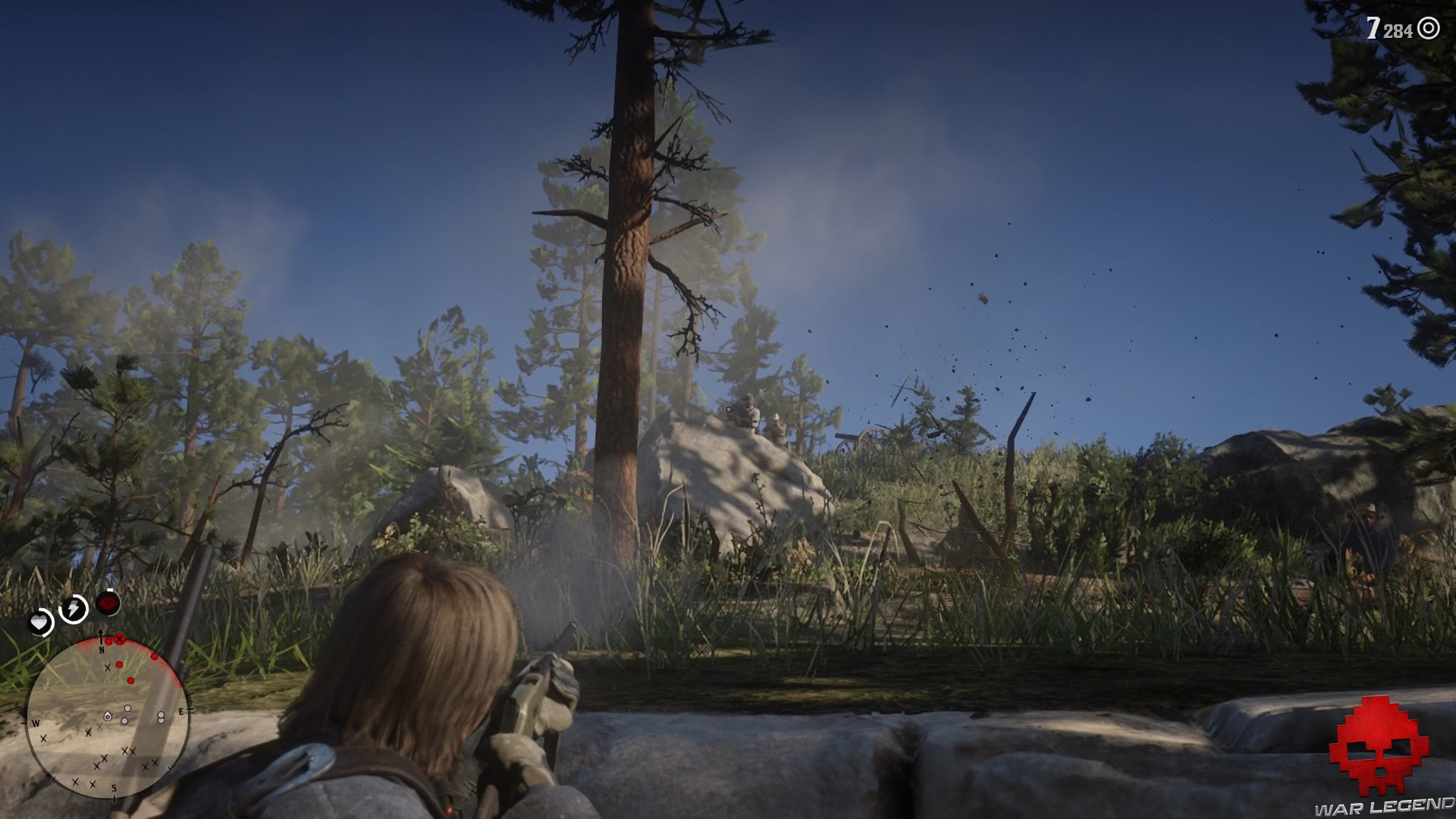Click the round ammunition type icon
Screen dimensions: 1456x819
1428,28
